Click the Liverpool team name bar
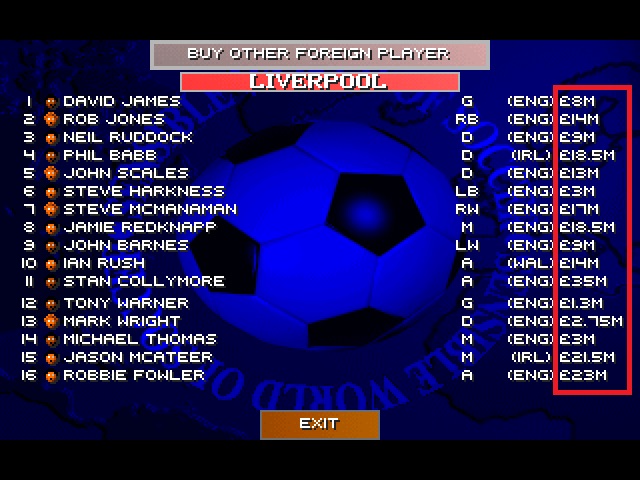640x480 pixels. pyautogui.click(x=320, y=82)
